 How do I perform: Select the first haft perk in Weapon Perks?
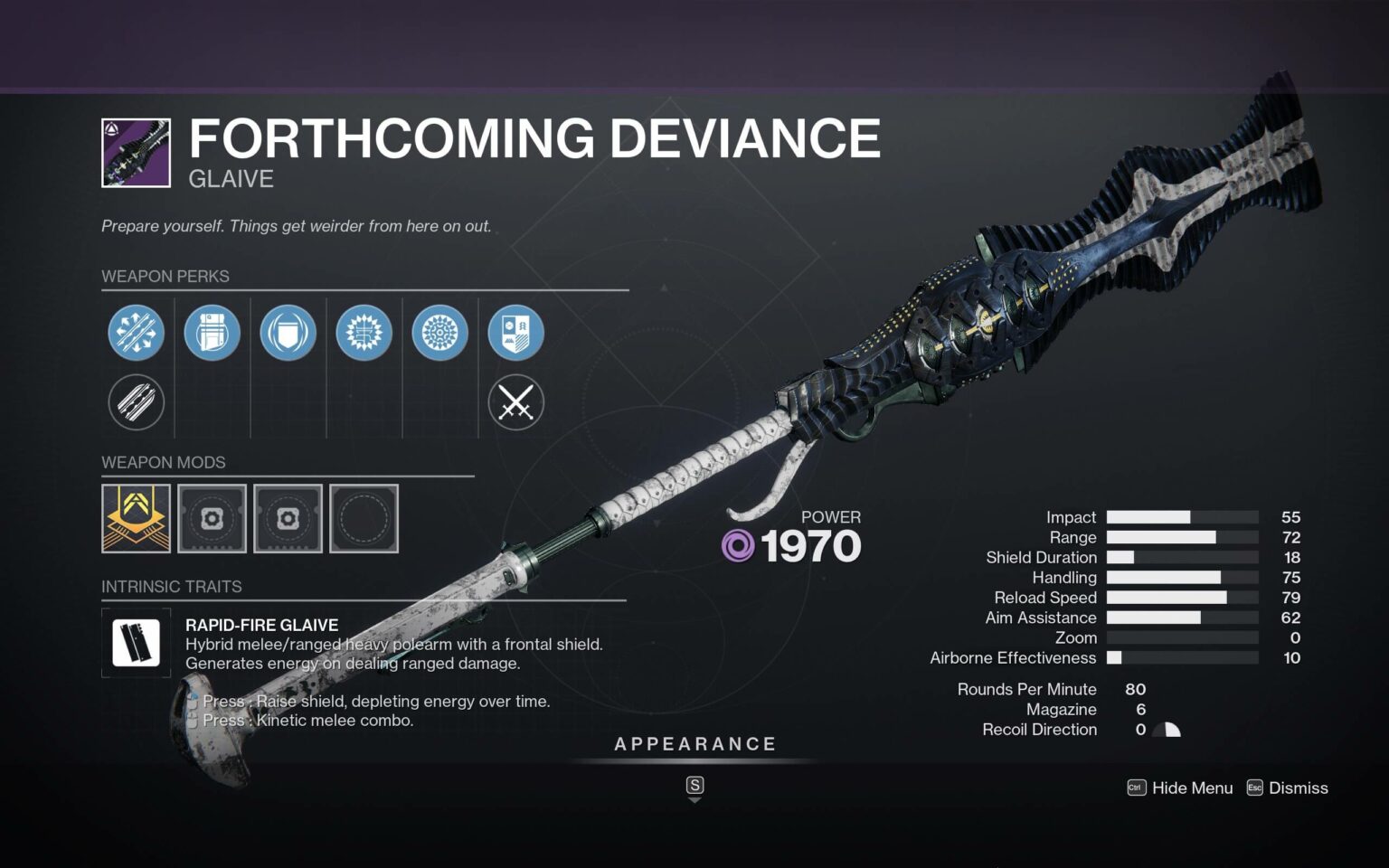[x=136, y=332]
